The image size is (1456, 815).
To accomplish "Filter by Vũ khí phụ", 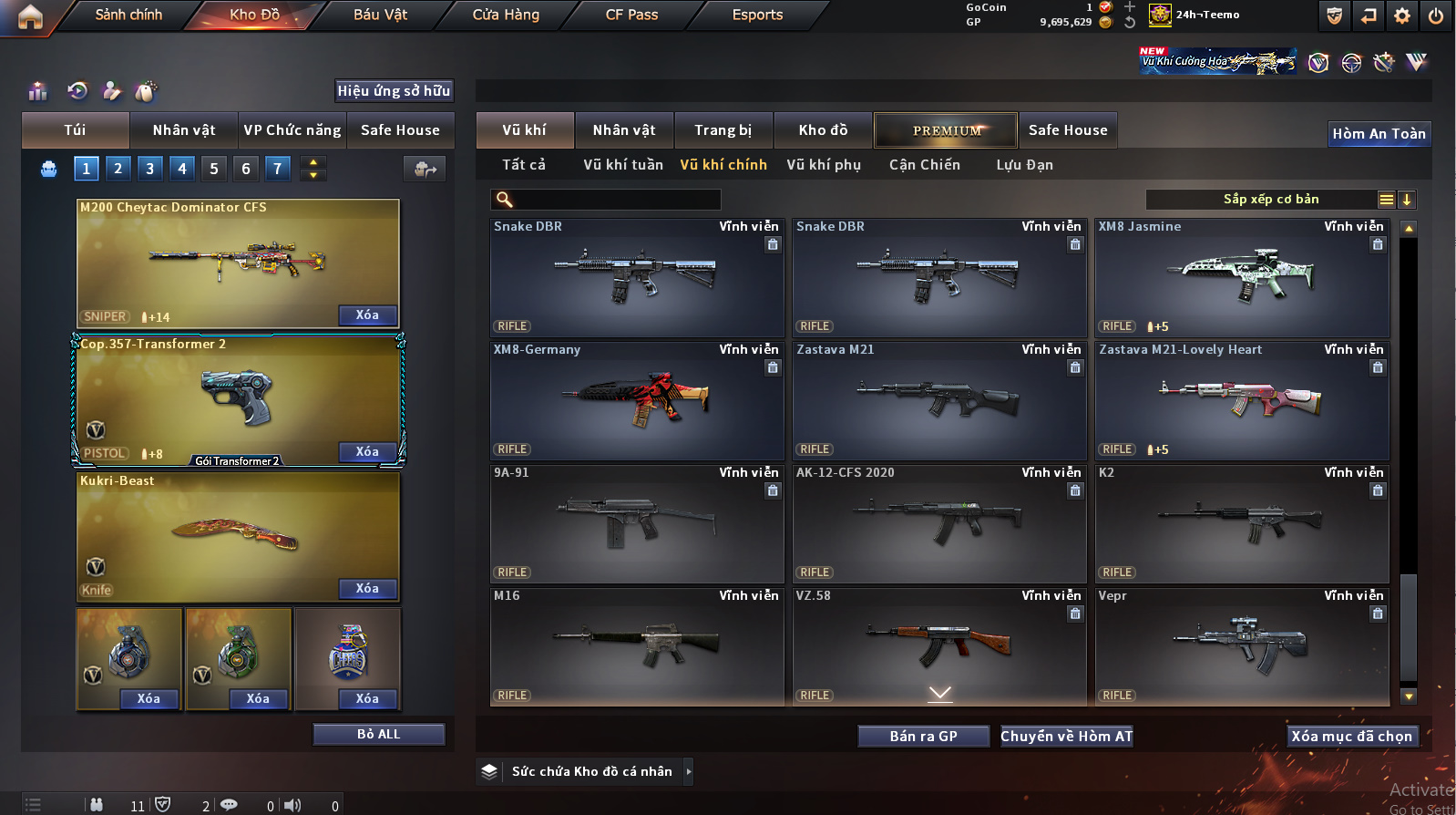I will coord(824,165).
